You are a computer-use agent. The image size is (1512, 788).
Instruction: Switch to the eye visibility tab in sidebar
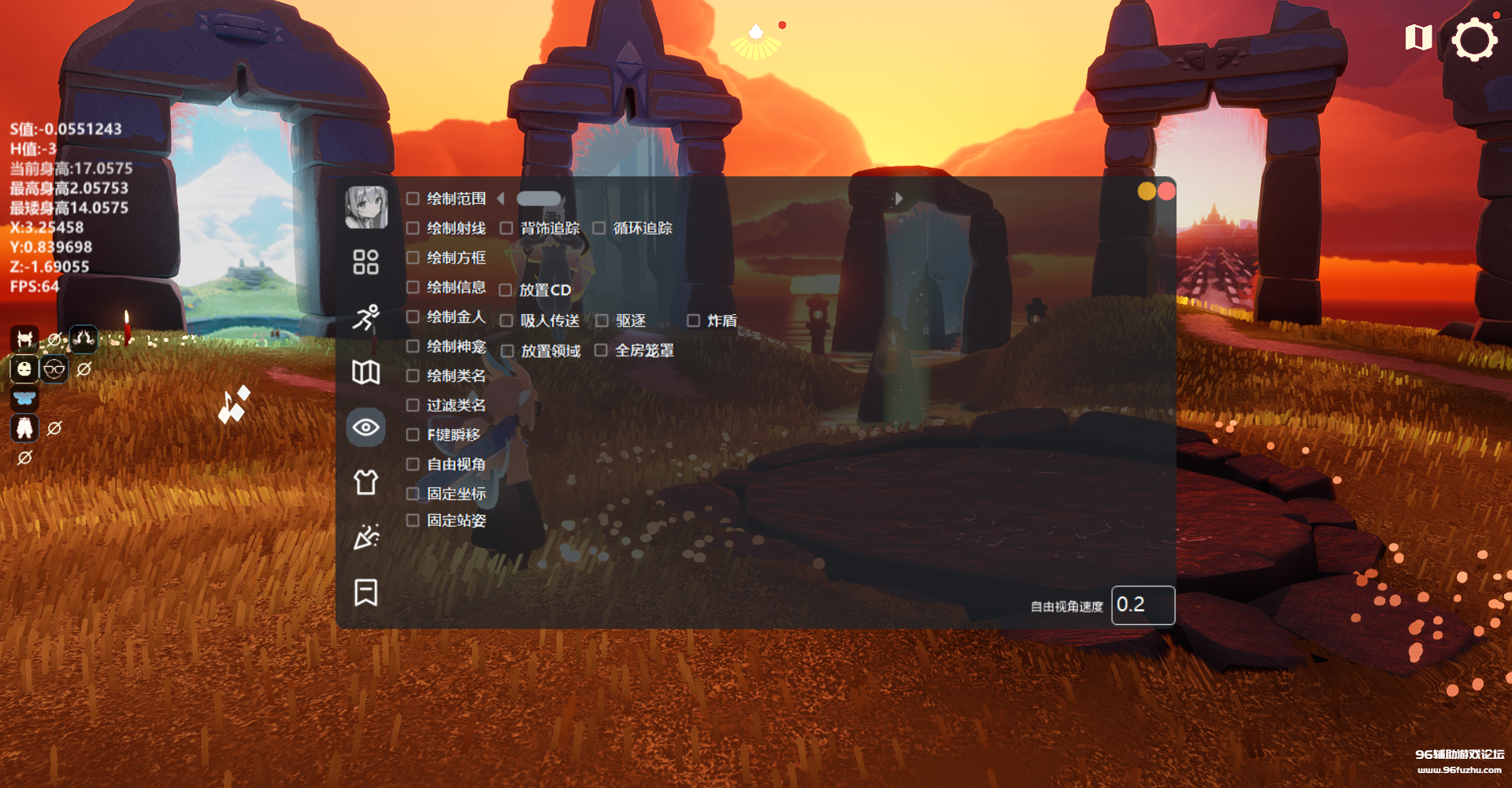click(x=365, y=427)
